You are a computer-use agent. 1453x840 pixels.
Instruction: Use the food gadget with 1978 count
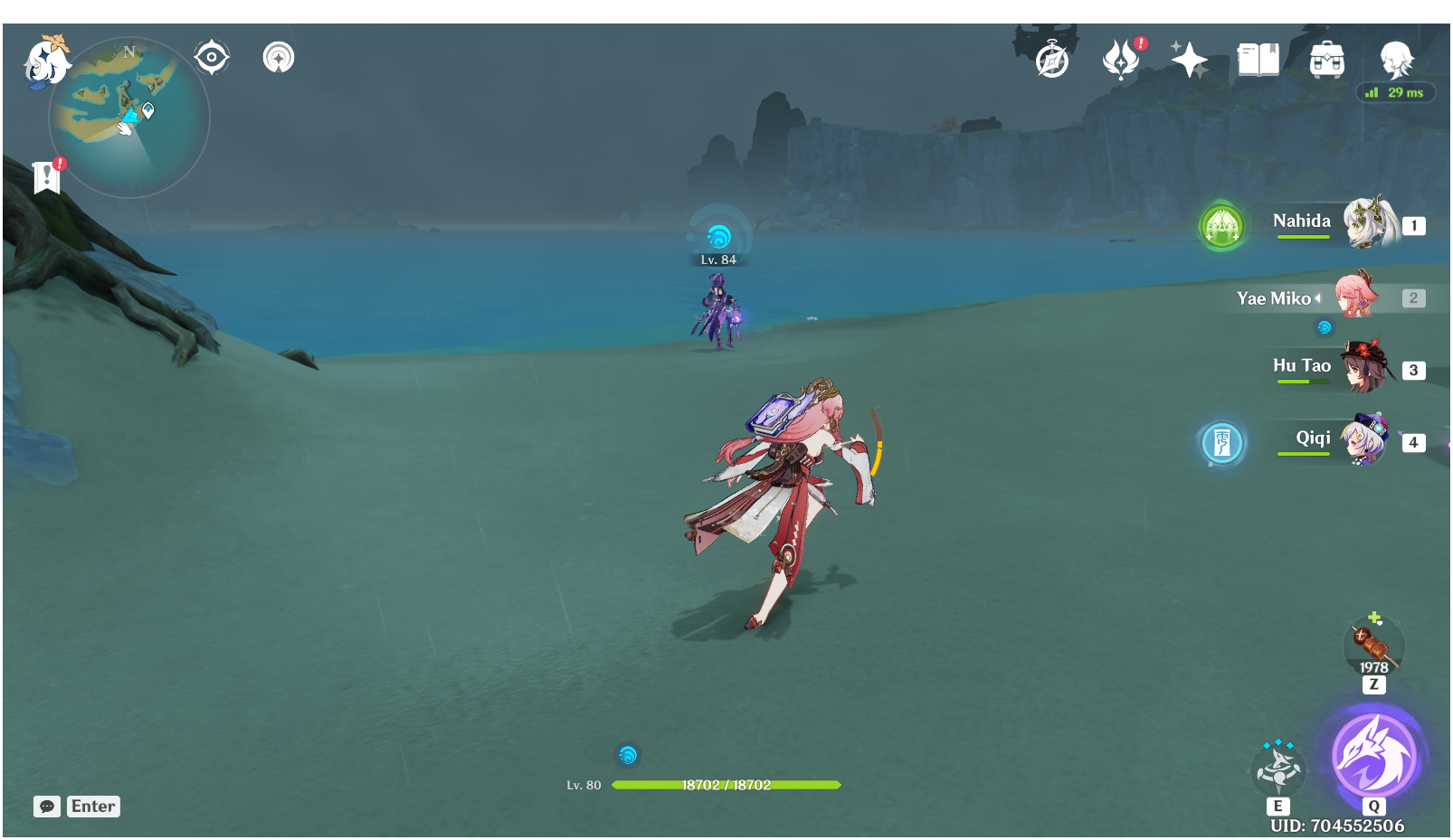[1373, 645]
